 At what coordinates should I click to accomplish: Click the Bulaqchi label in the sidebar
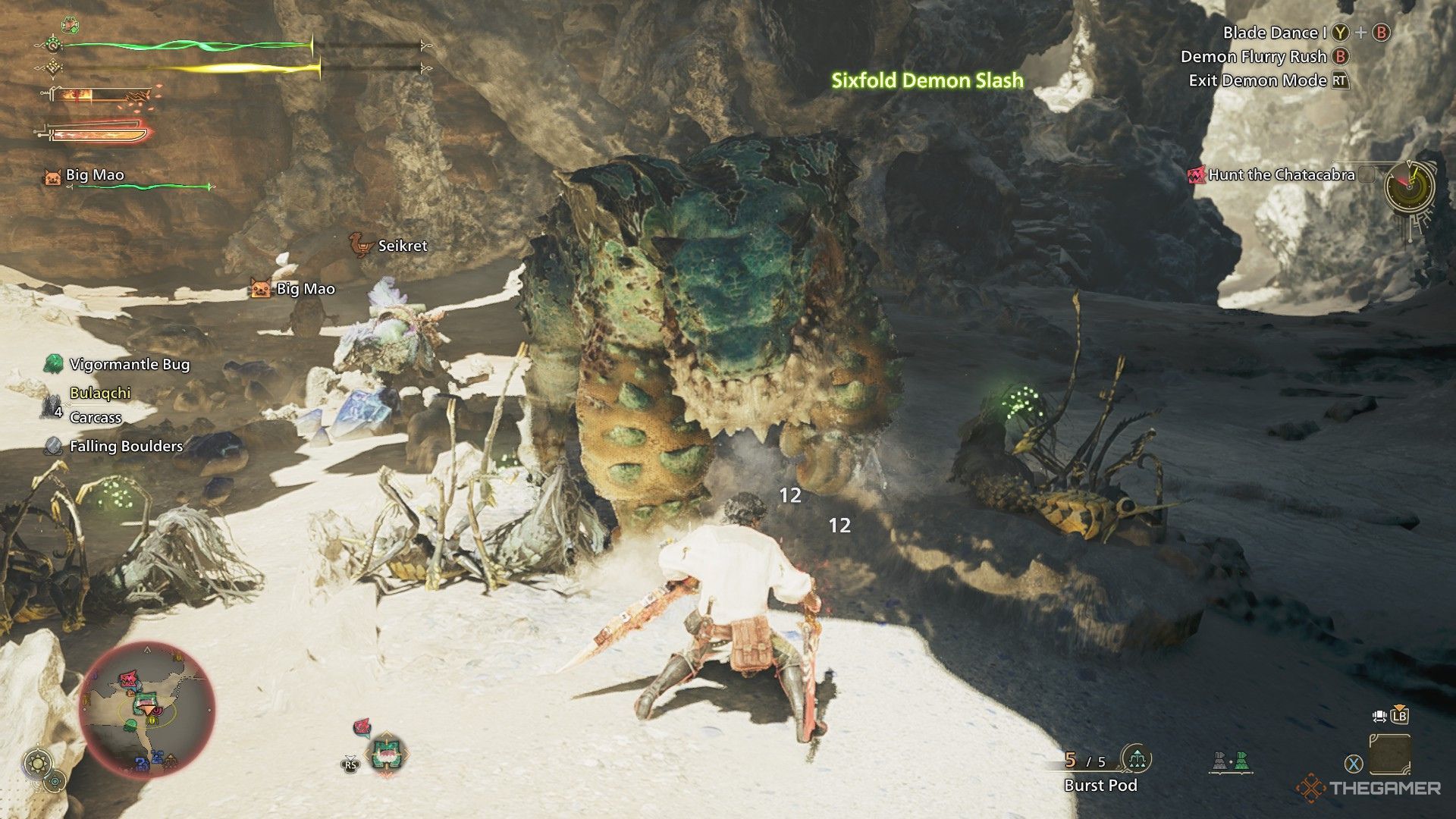pos(99,393)
